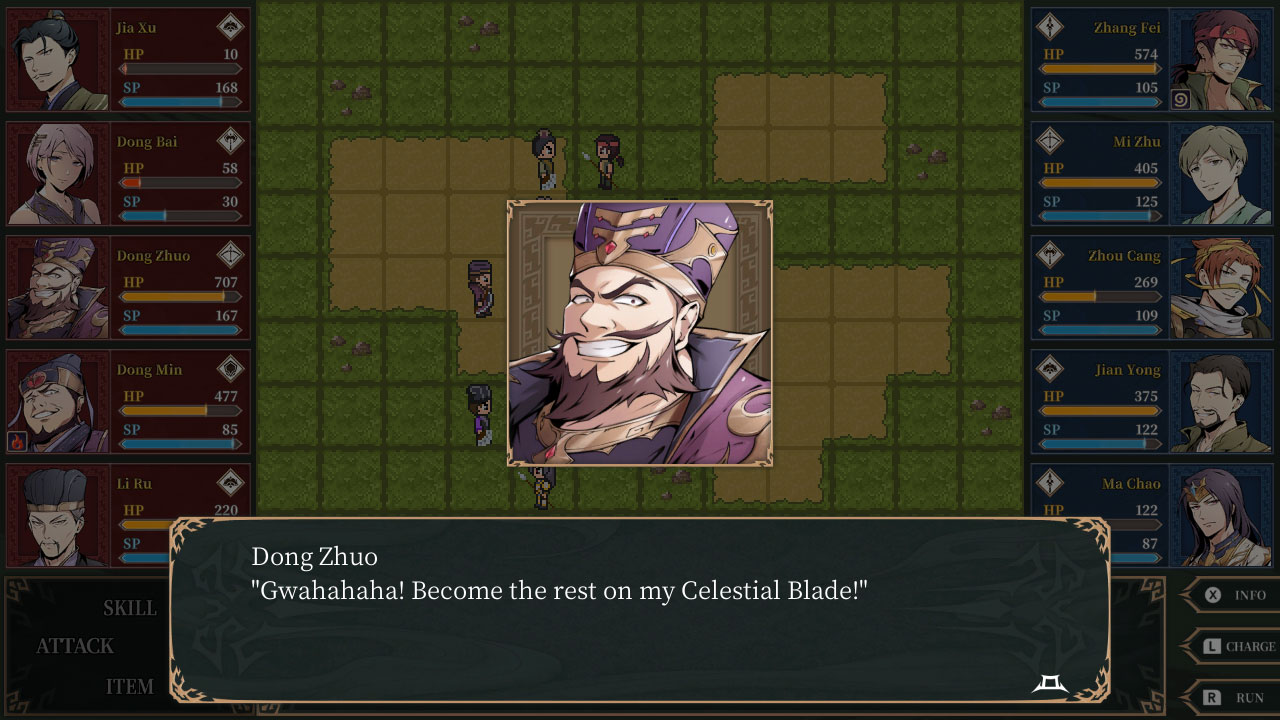
Task: Click Mi Zhu's character portrait
Action: [1222, 170]
